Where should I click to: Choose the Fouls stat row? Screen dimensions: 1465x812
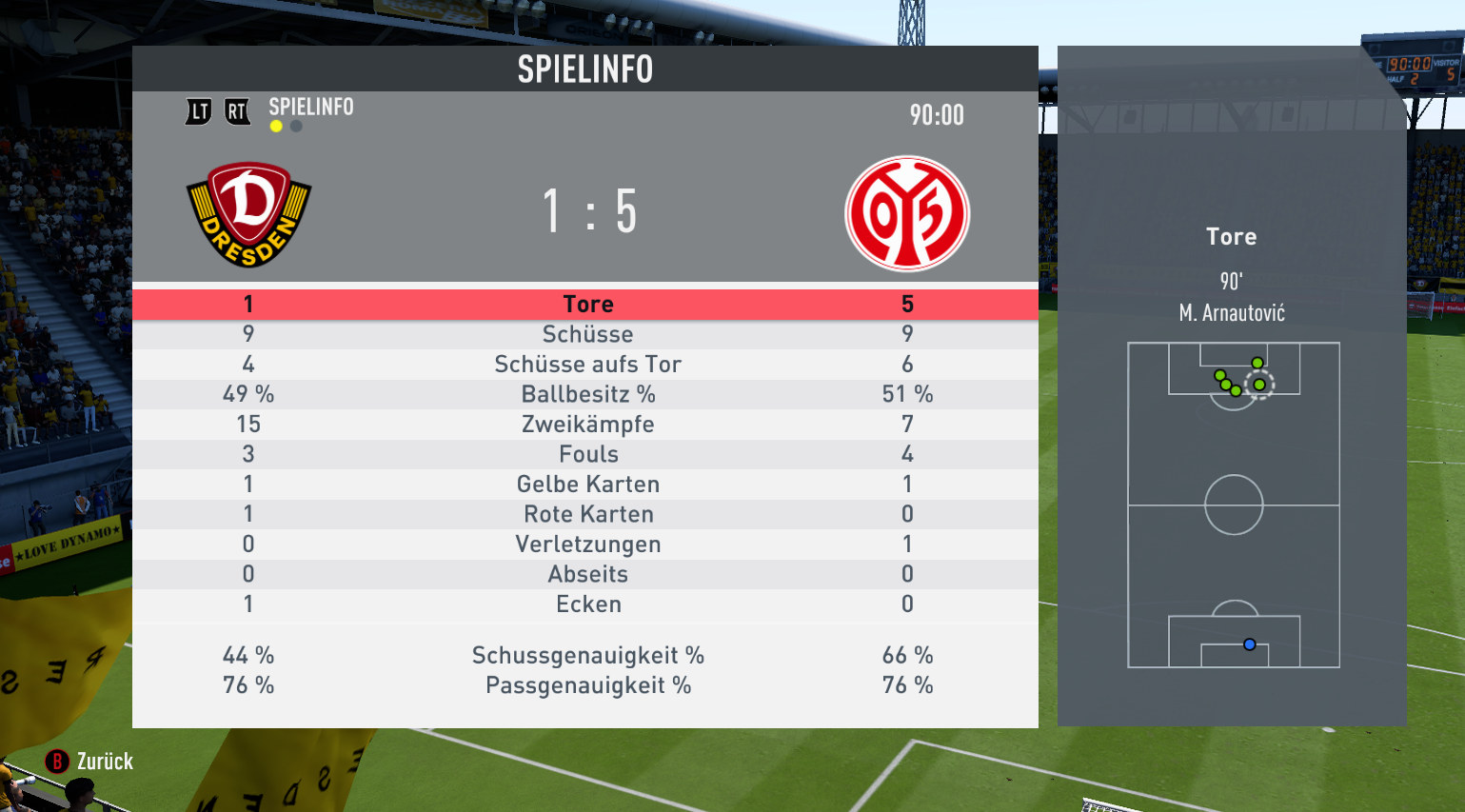[587, 454]
